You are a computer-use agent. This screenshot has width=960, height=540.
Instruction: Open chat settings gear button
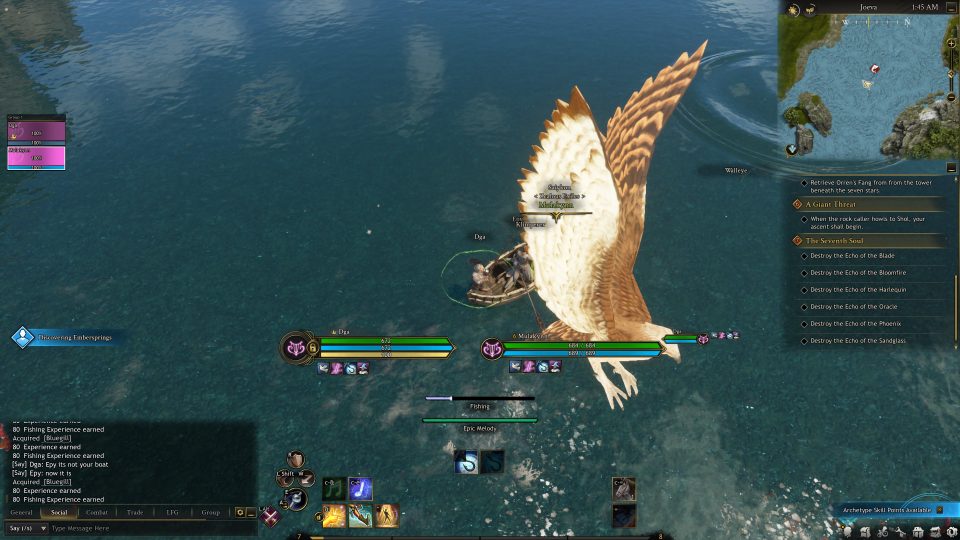240,512
